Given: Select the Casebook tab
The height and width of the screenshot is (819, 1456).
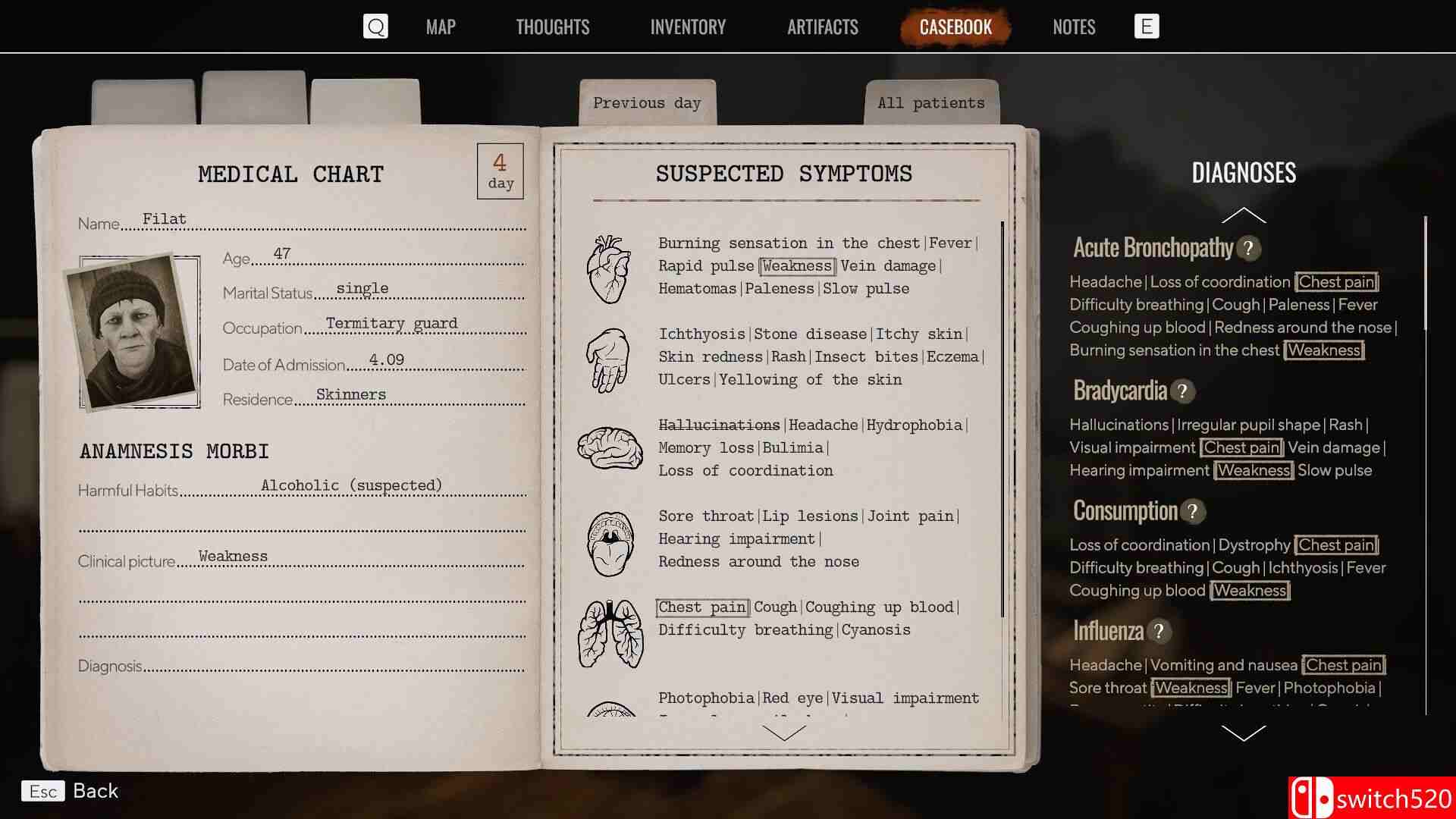Looking at the screenshot, I should (955, 27).
